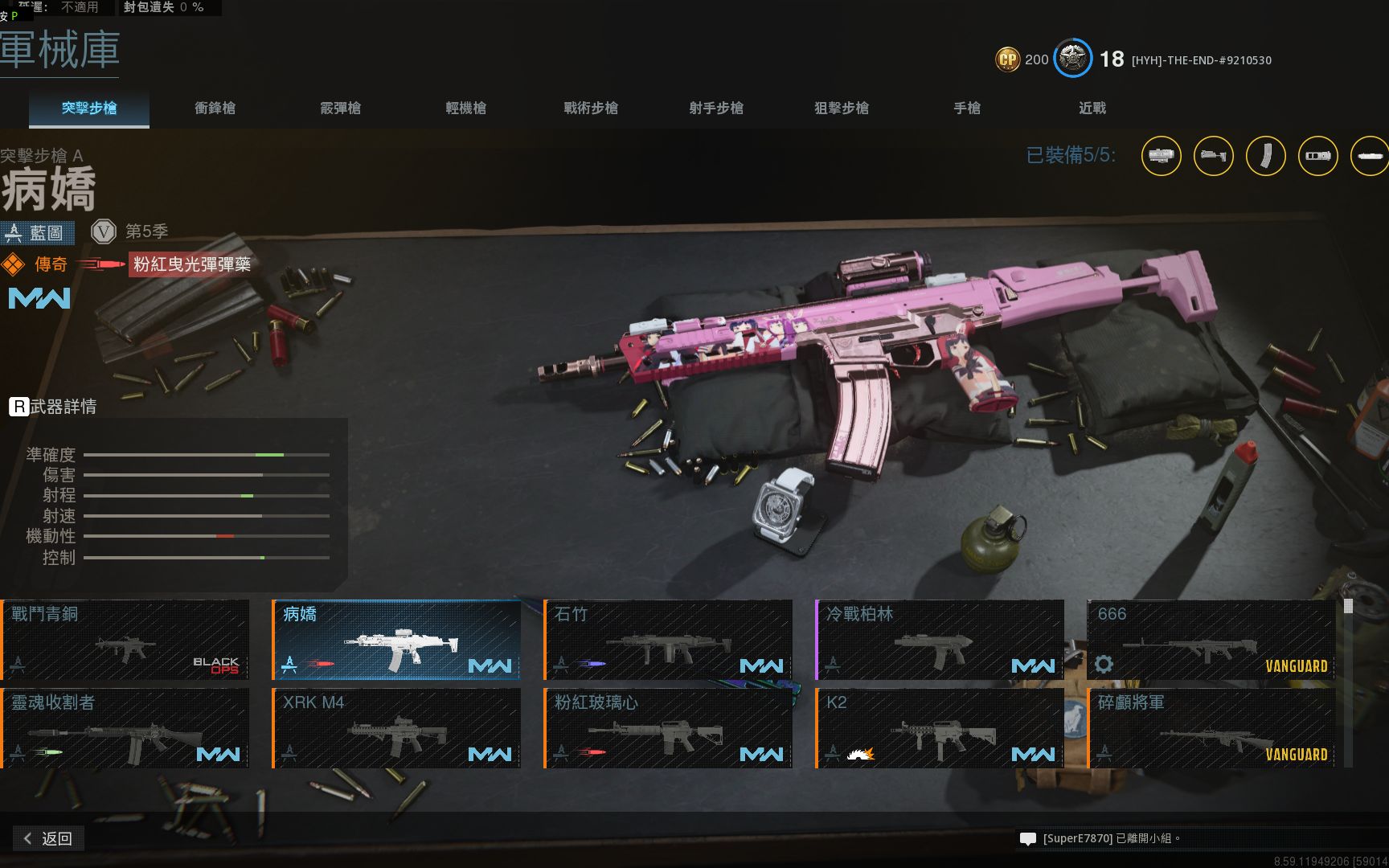Select the 粉紅玻璃心 blueprint tile
The image size is (1389, 868).
click(x=668, y=728)
